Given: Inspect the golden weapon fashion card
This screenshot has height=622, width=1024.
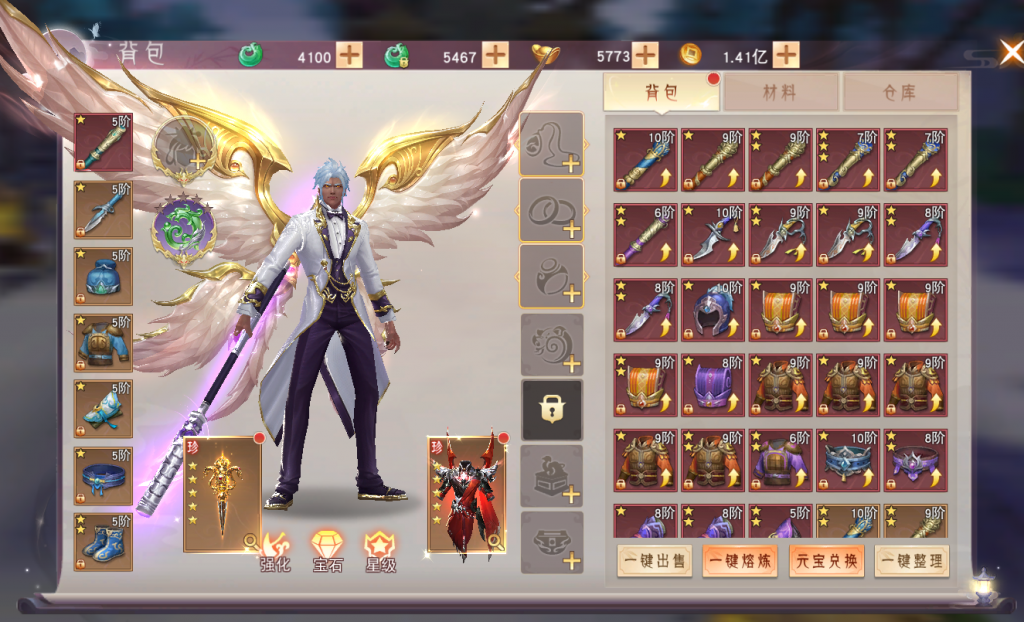Looking at the screenshot, I should pyautogui.click(x=222, y=495).
